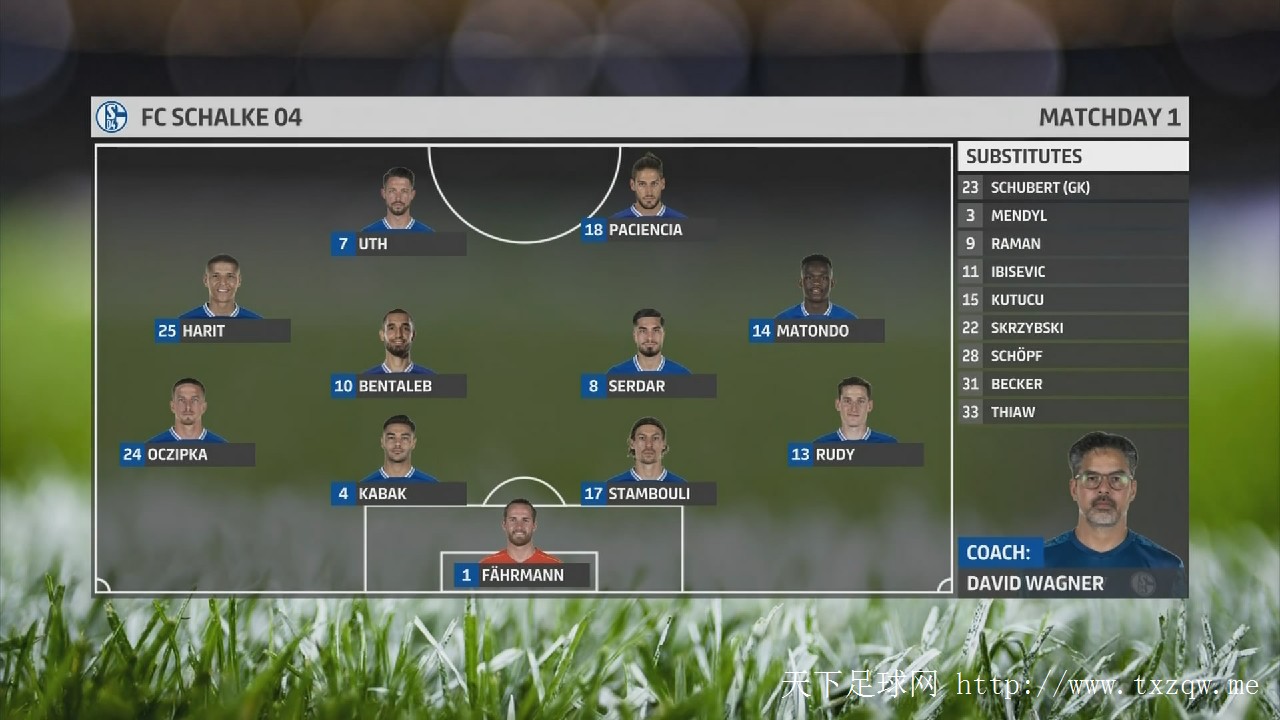Select Uth's number 7 lineup tile
This screenshot has width=1280, height=720.
coord(399,244)
